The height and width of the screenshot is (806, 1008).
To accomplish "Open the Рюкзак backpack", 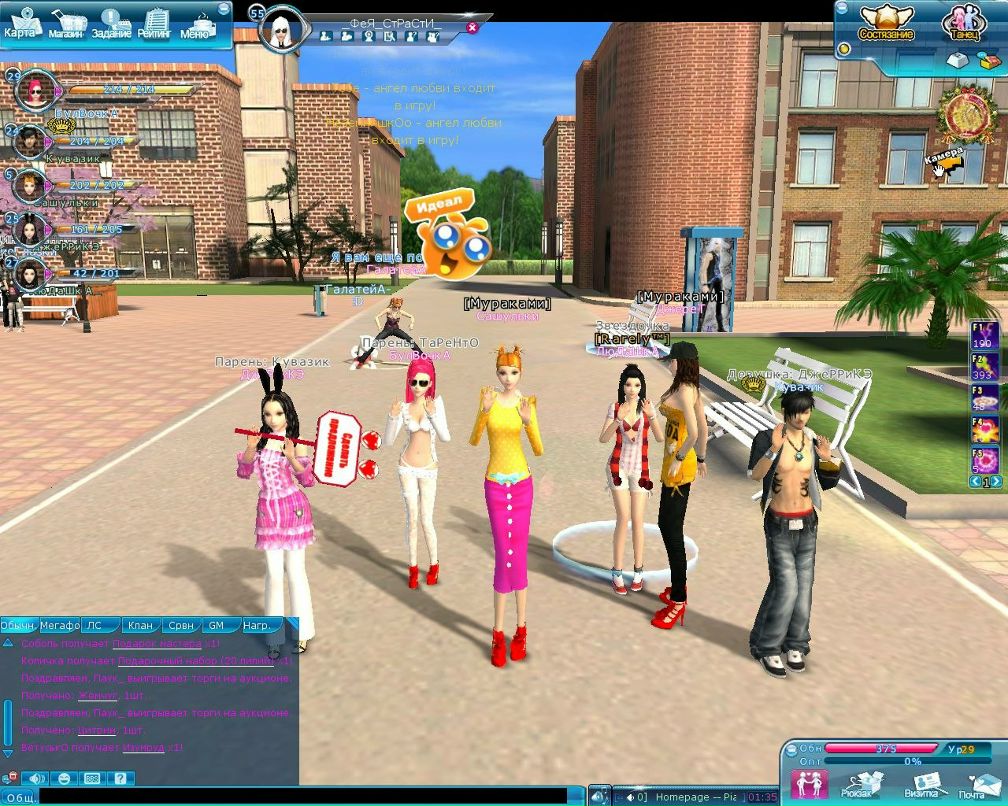I will point(862,784).
